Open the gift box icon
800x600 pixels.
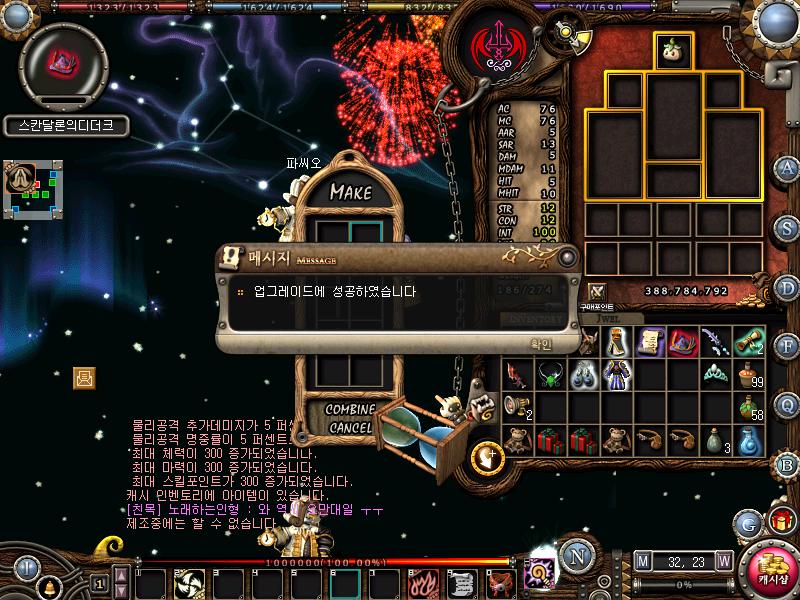780,521
